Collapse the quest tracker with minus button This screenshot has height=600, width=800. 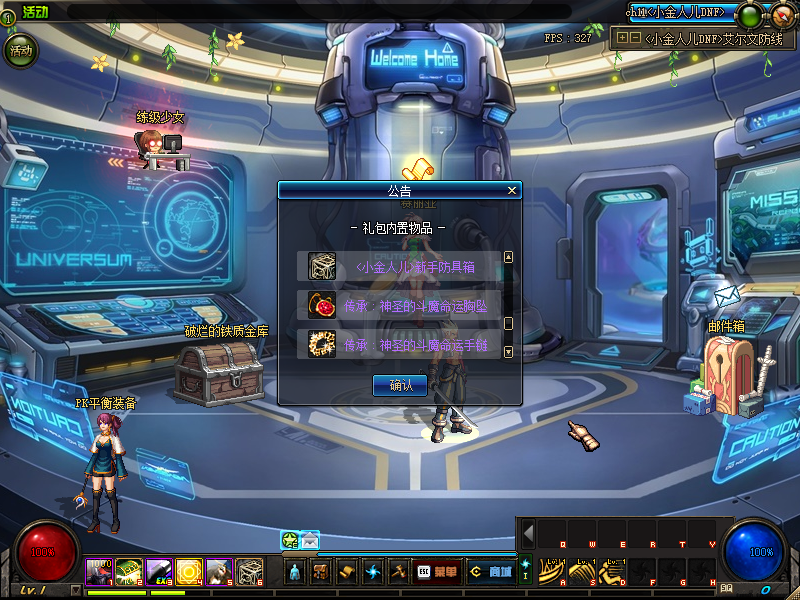point(635,38)
